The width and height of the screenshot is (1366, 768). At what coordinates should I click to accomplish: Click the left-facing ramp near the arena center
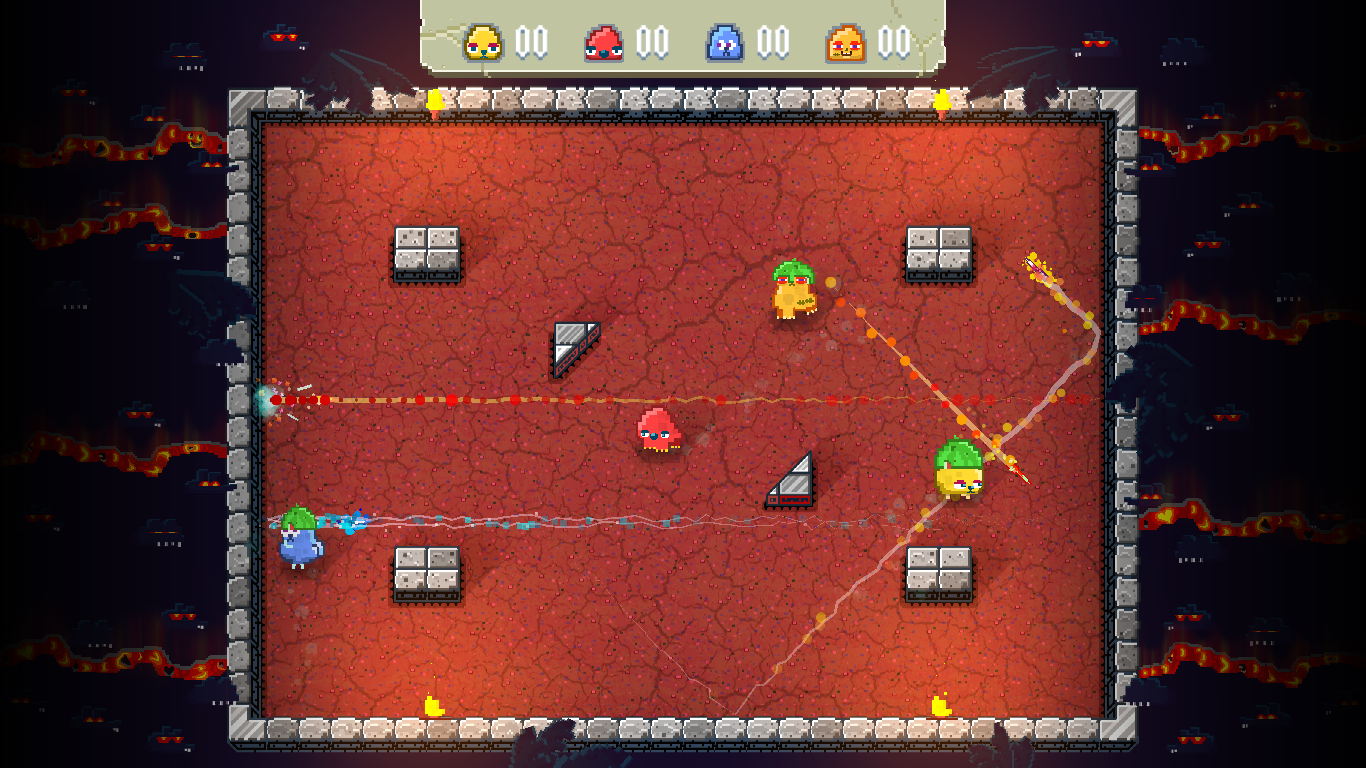coord(573,348)
